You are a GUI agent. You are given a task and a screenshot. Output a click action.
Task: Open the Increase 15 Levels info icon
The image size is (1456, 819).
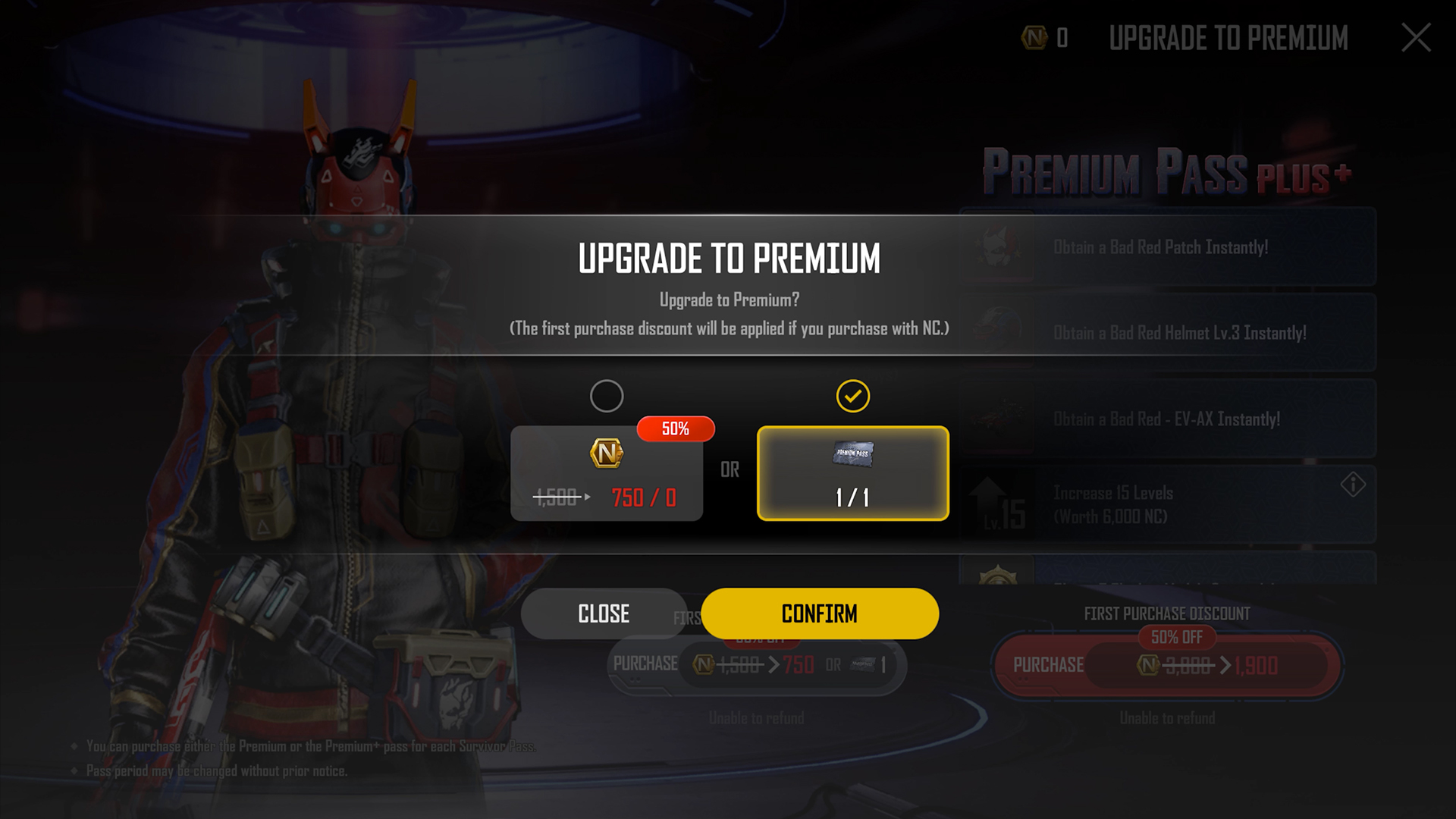1352,485
